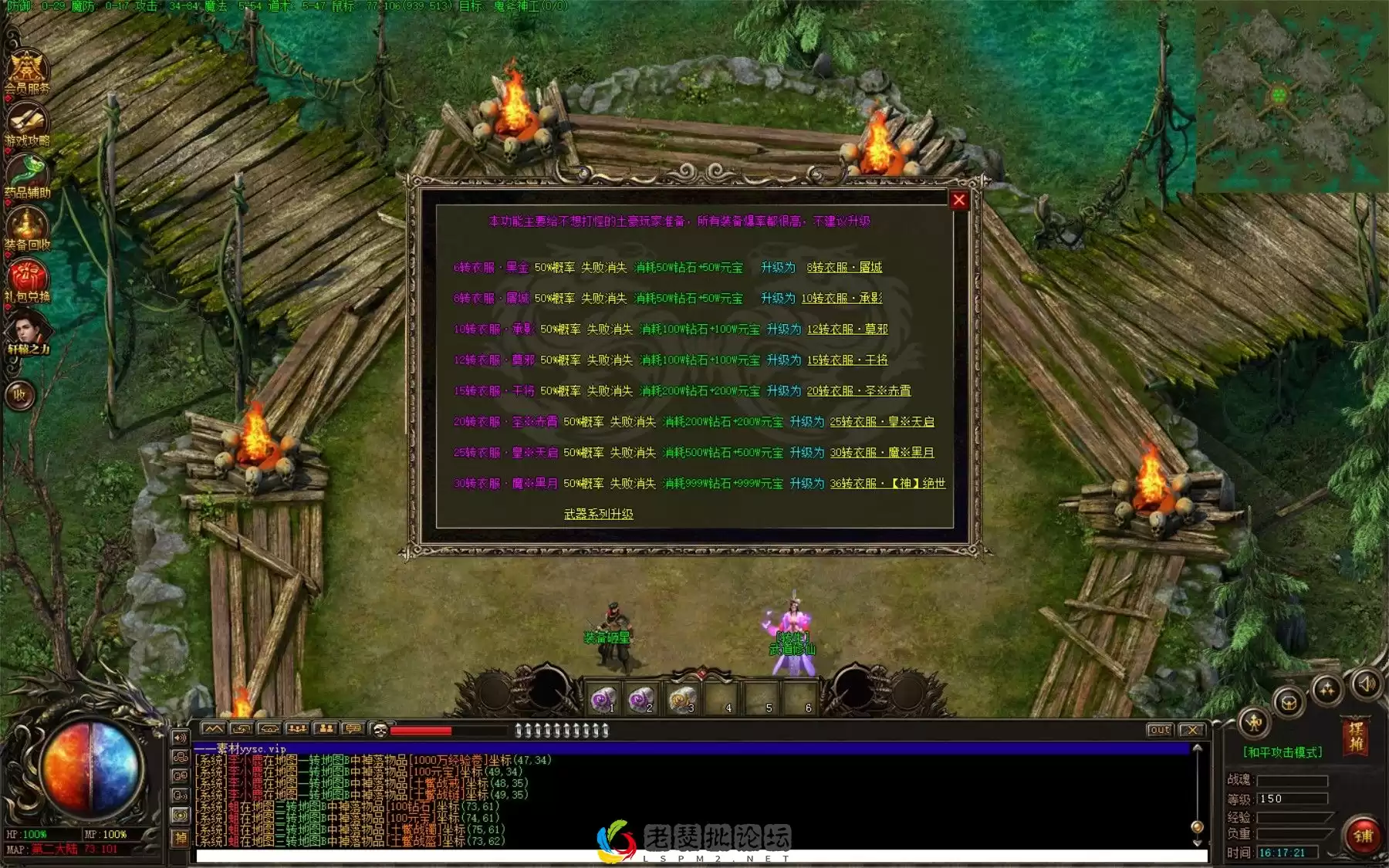Screen dimensions: 1389x868
Task: Choose upgrade to 8转衣服·屠城
Action: click(844, 268)
